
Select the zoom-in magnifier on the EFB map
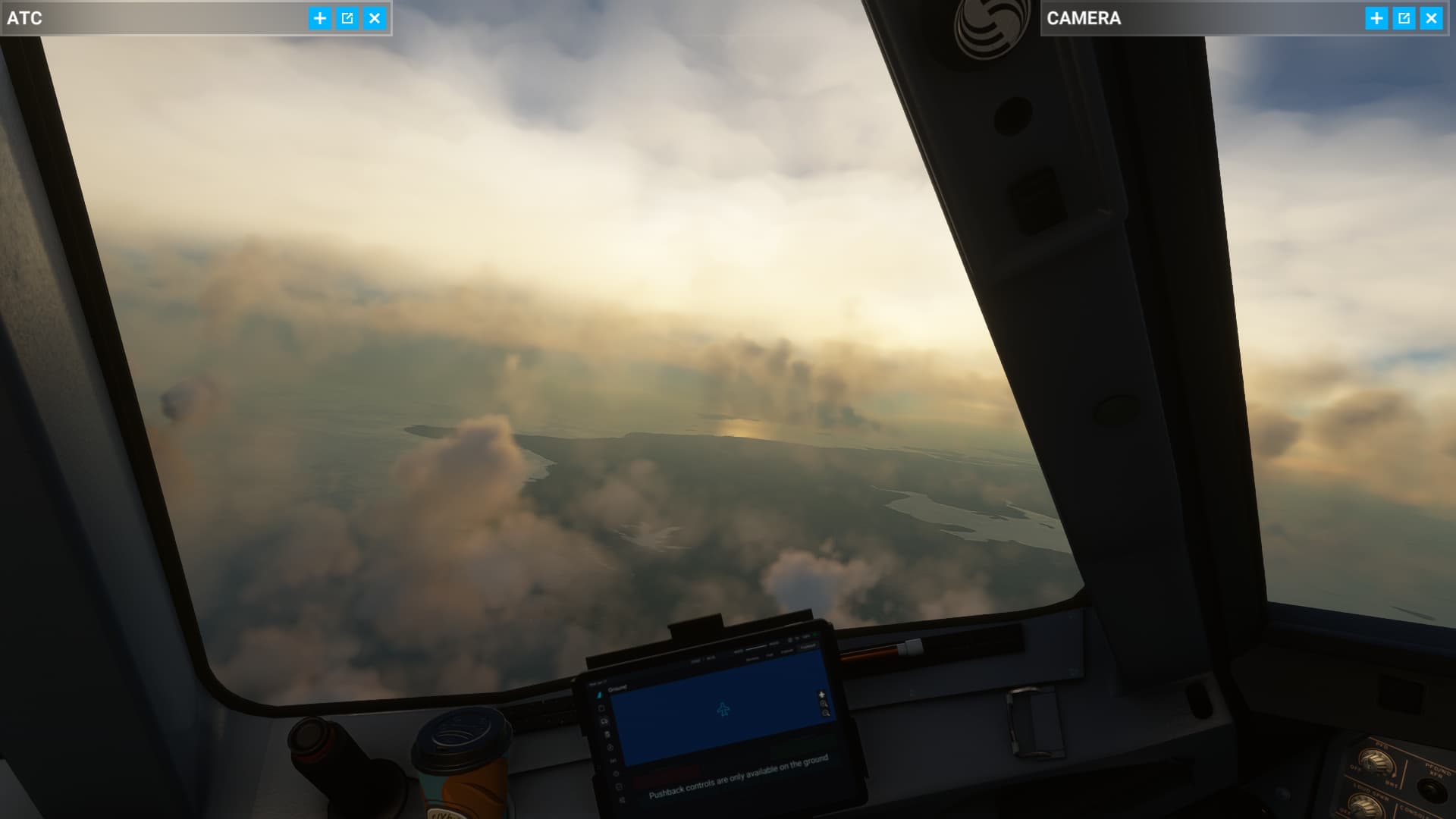[x=824, y=704]
